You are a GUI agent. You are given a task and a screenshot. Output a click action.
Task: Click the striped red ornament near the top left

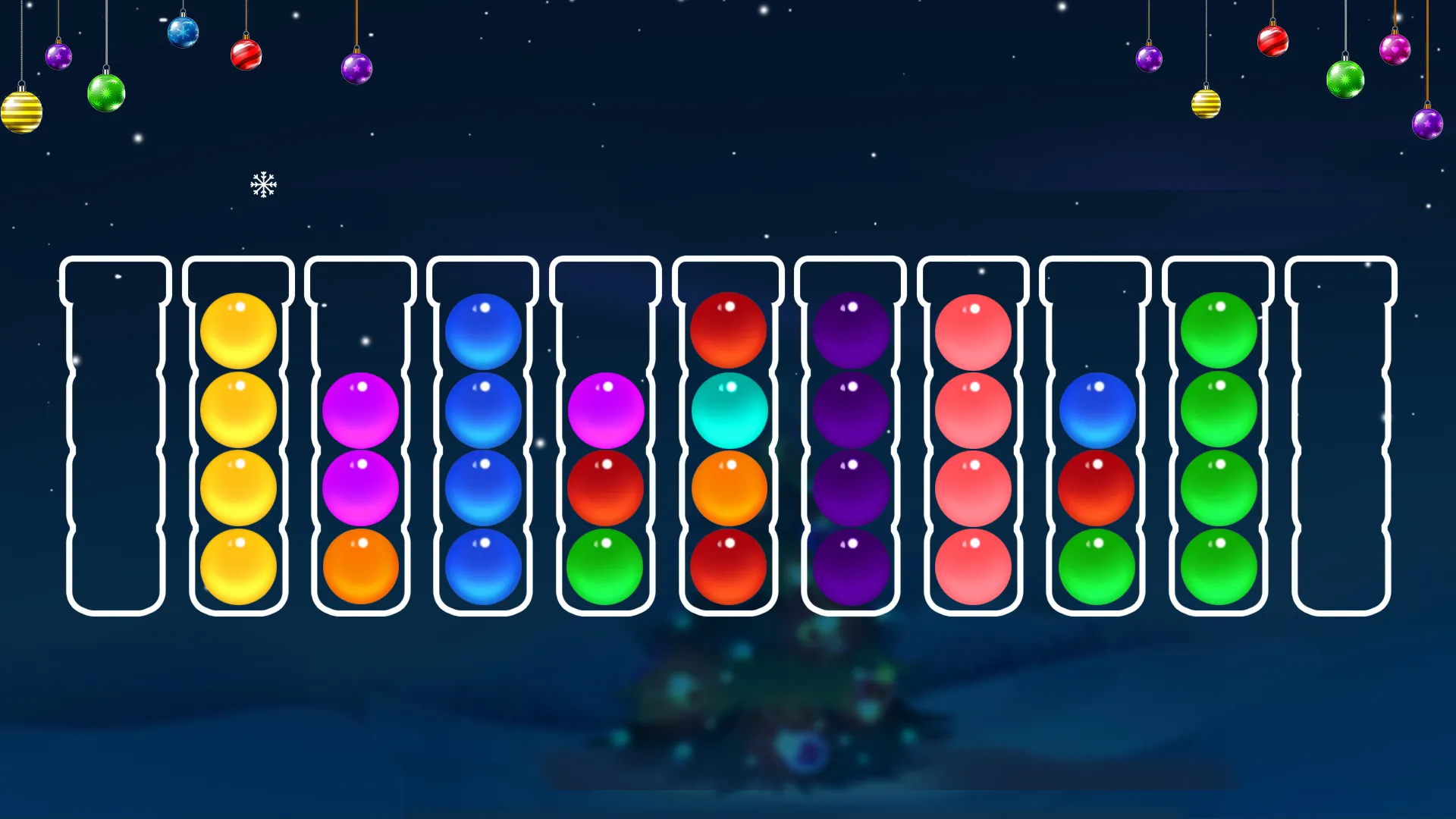(244, 53)
